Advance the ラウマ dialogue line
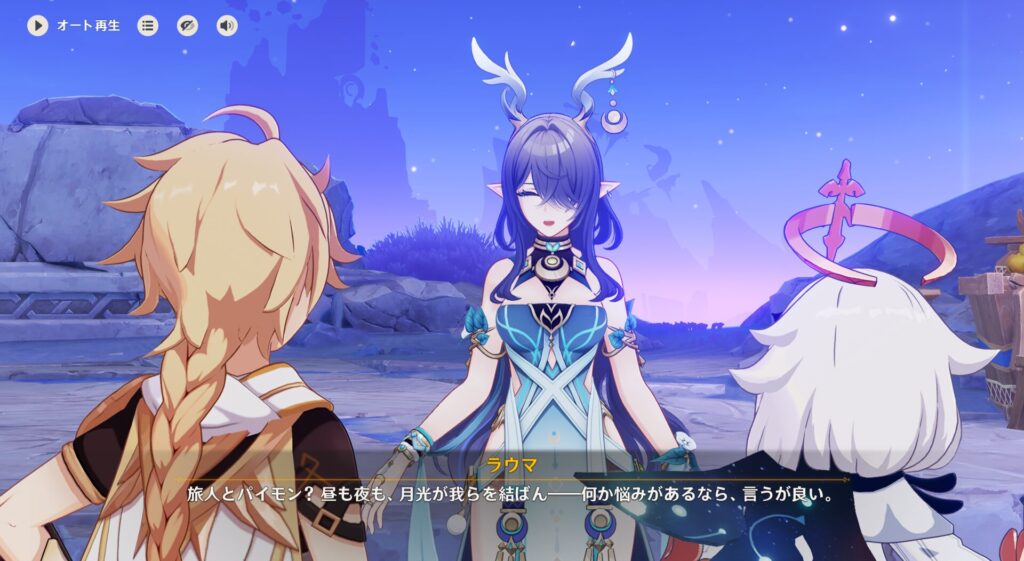 tap(511, 495)
